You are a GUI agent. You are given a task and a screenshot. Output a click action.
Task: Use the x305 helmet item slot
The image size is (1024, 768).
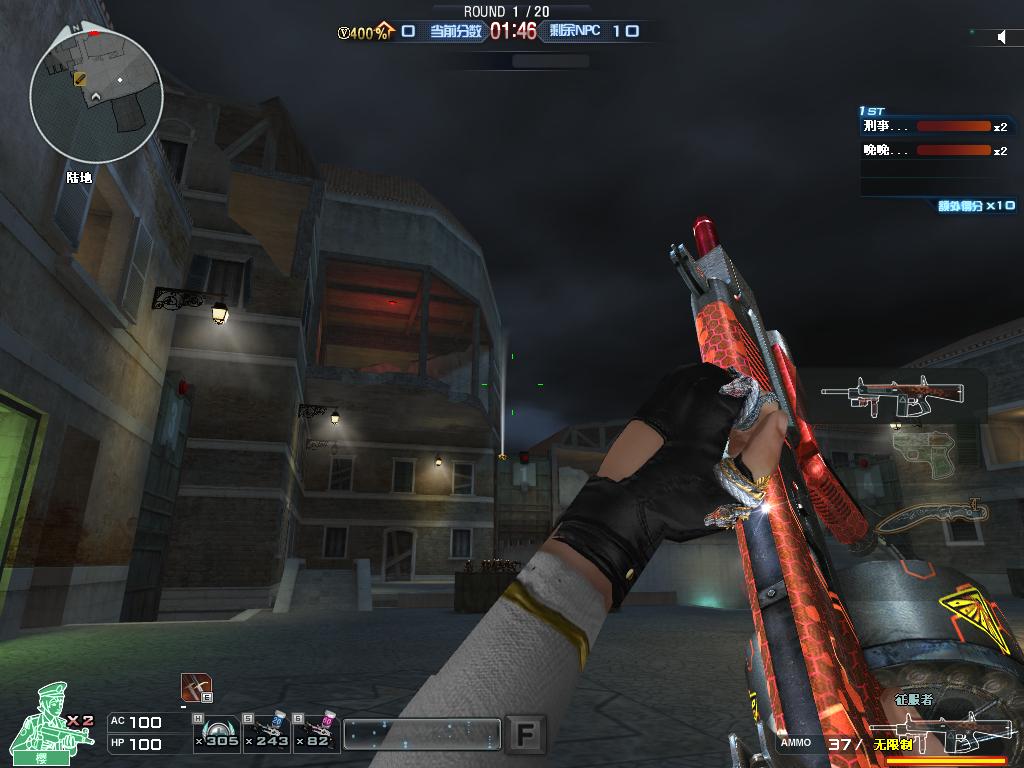point(216,733)
